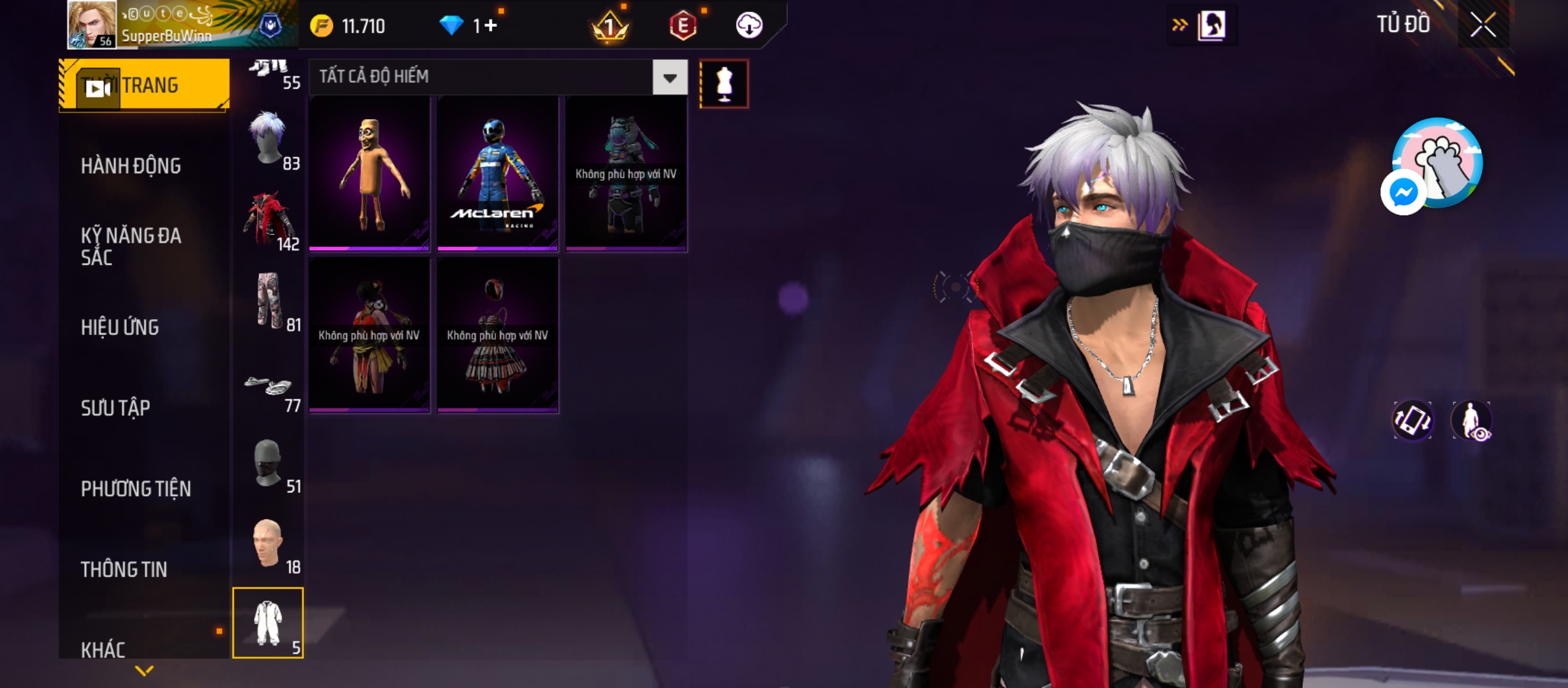Go to PHƯƠNG TIỆN category
The image size is (1568, 688).
(136, 489)
